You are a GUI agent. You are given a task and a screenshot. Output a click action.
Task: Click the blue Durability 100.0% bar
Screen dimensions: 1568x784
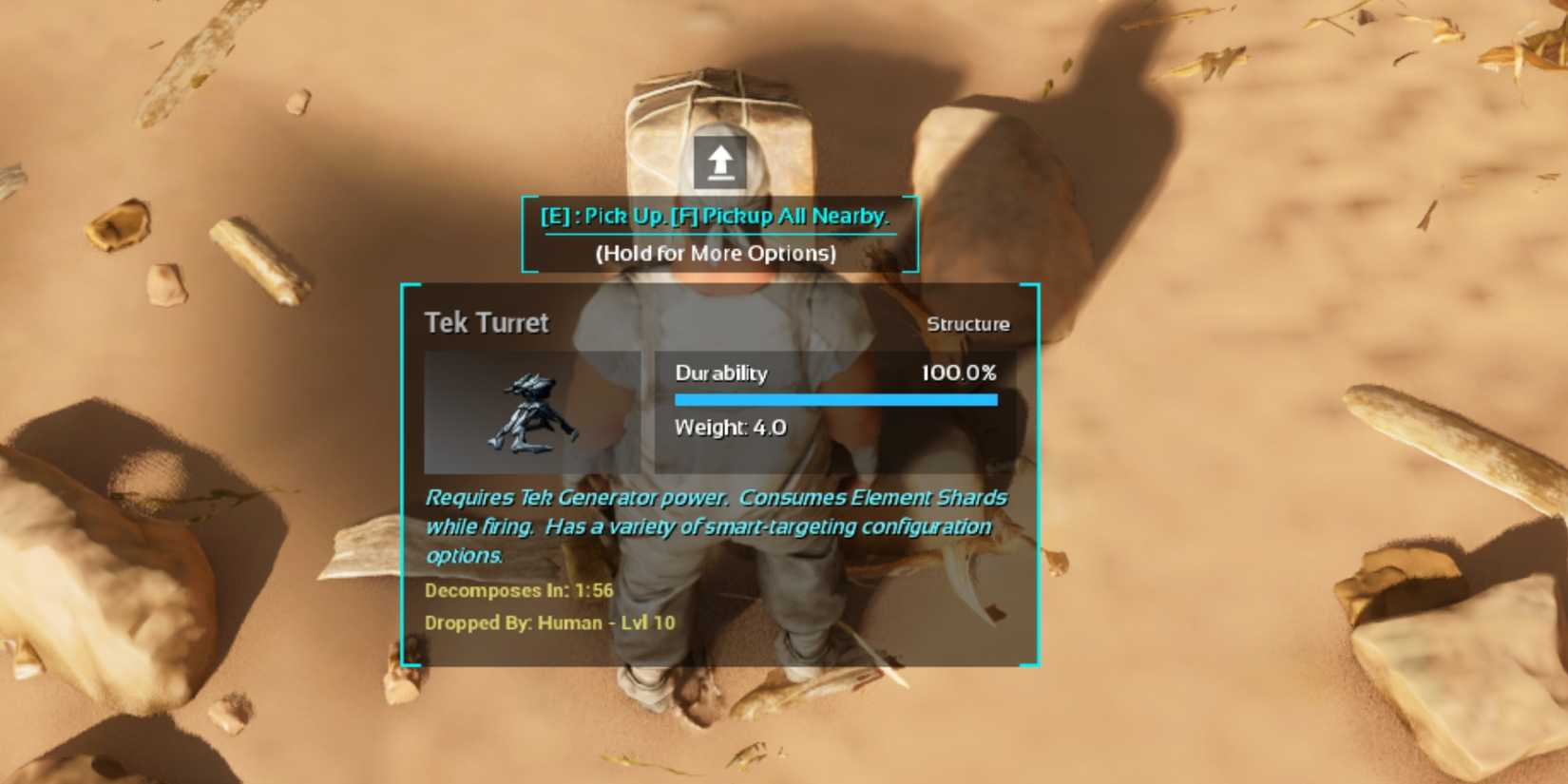click(x=836, y=397)
